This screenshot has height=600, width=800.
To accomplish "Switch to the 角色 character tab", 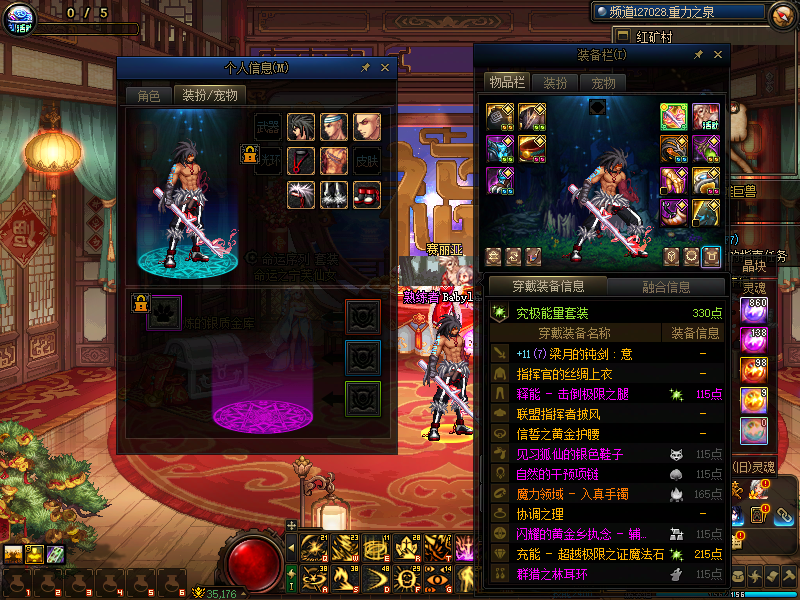I will pos(149,95).
